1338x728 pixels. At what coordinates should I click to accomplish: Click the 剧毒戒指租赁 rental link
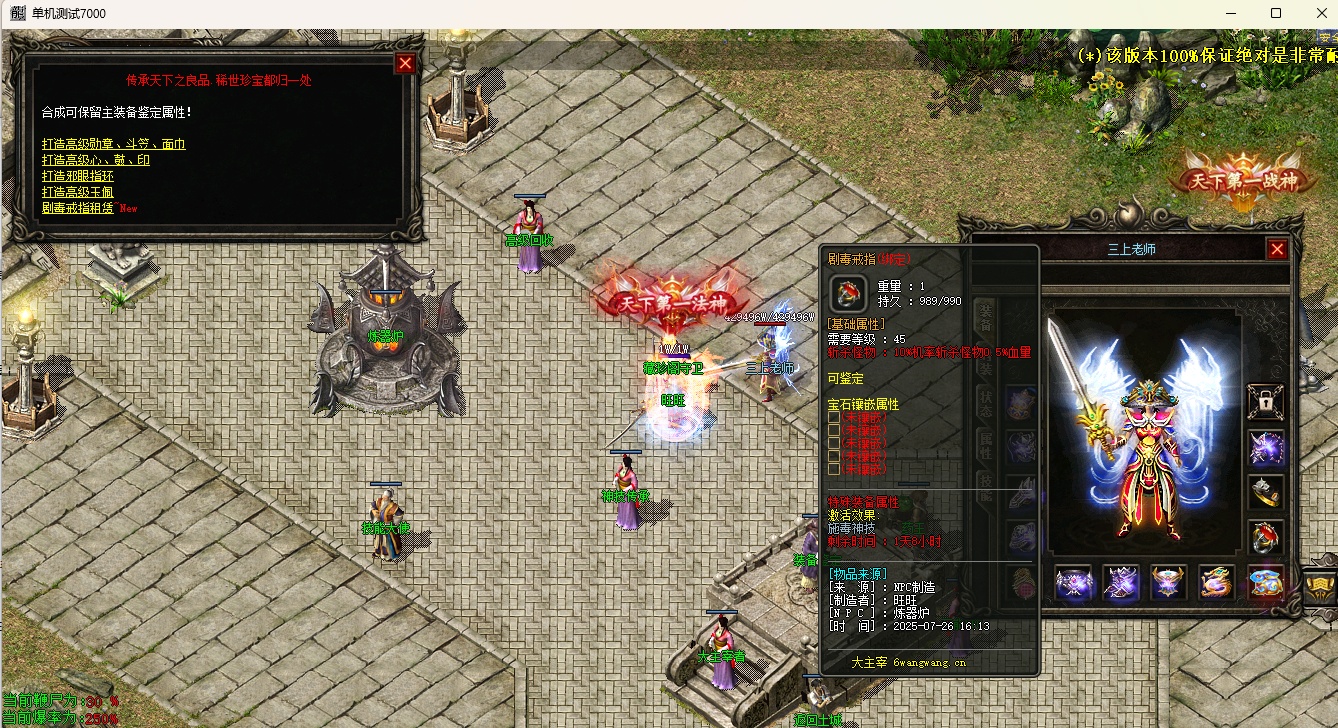(78, 208)
